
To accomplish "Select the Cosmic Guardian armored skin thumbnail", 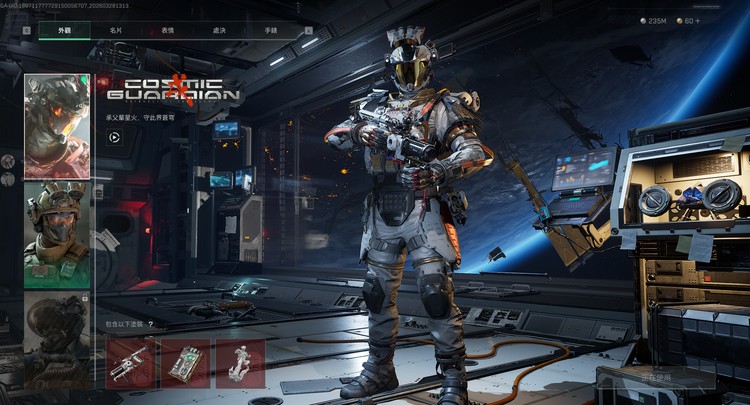I will [57, 126].
